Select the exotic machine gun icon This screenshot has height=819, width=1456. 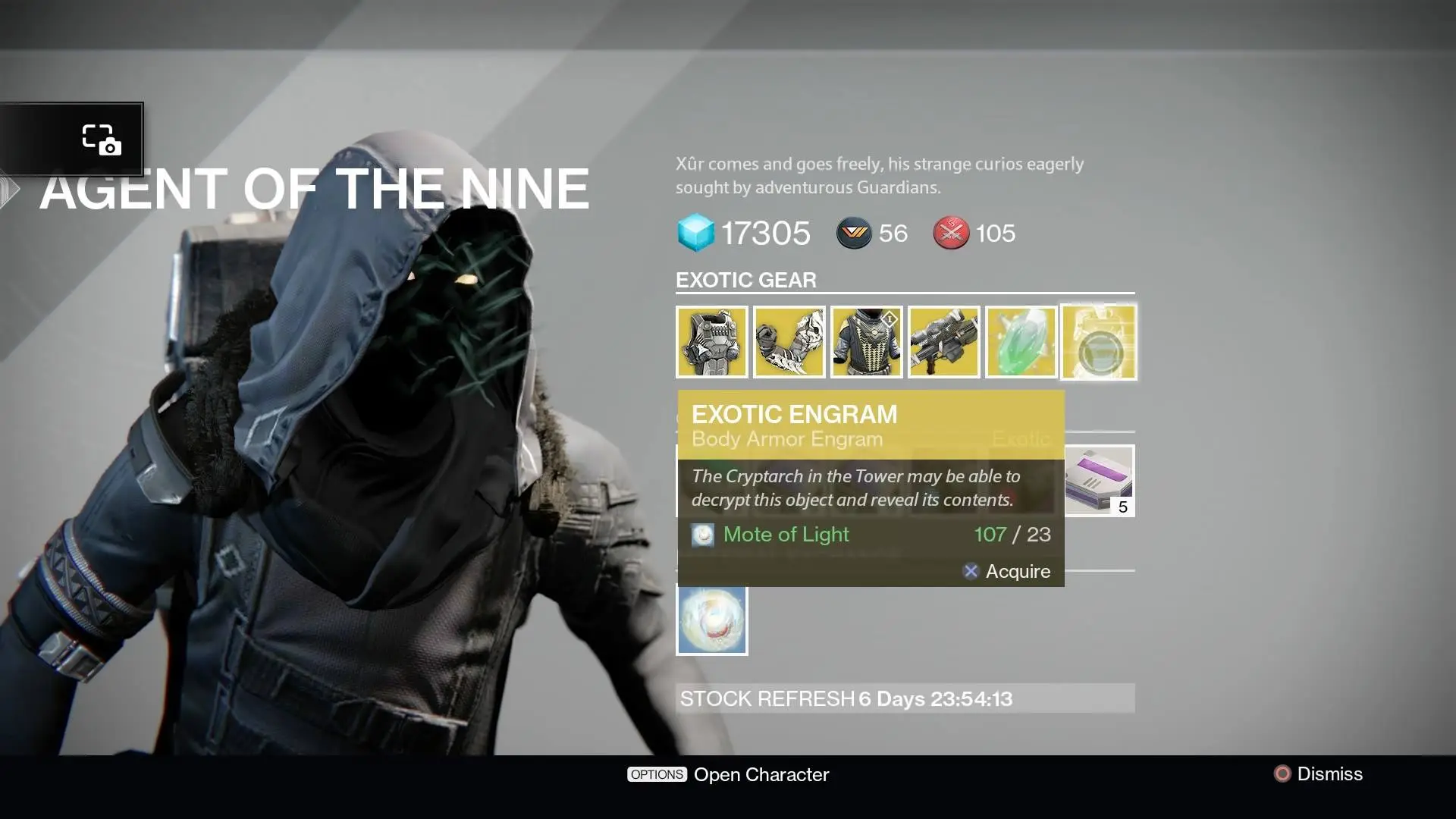944,342
